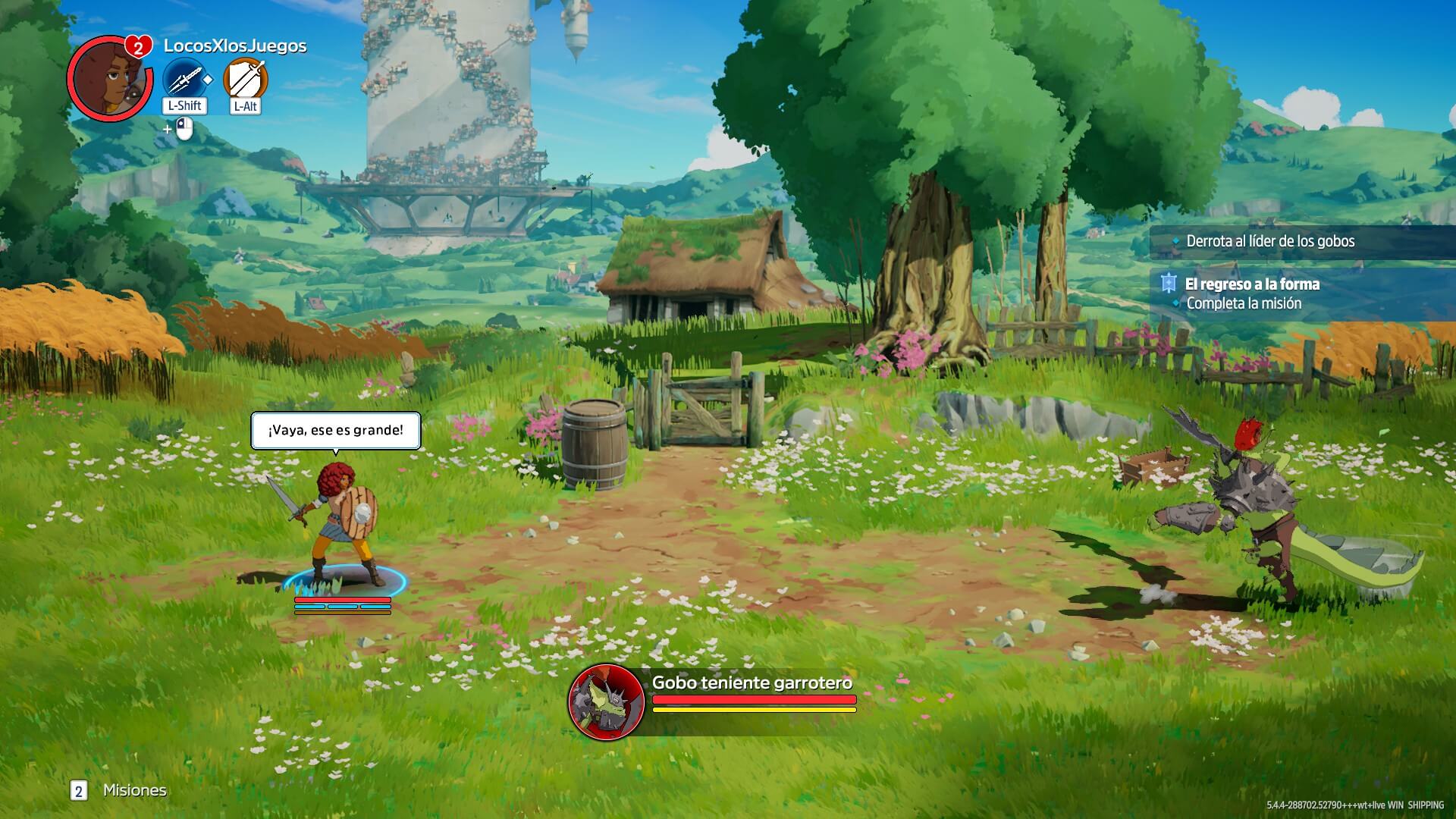
Task: Click the Gobo teniente garrotero boss portrait
Action: (605, 701)
